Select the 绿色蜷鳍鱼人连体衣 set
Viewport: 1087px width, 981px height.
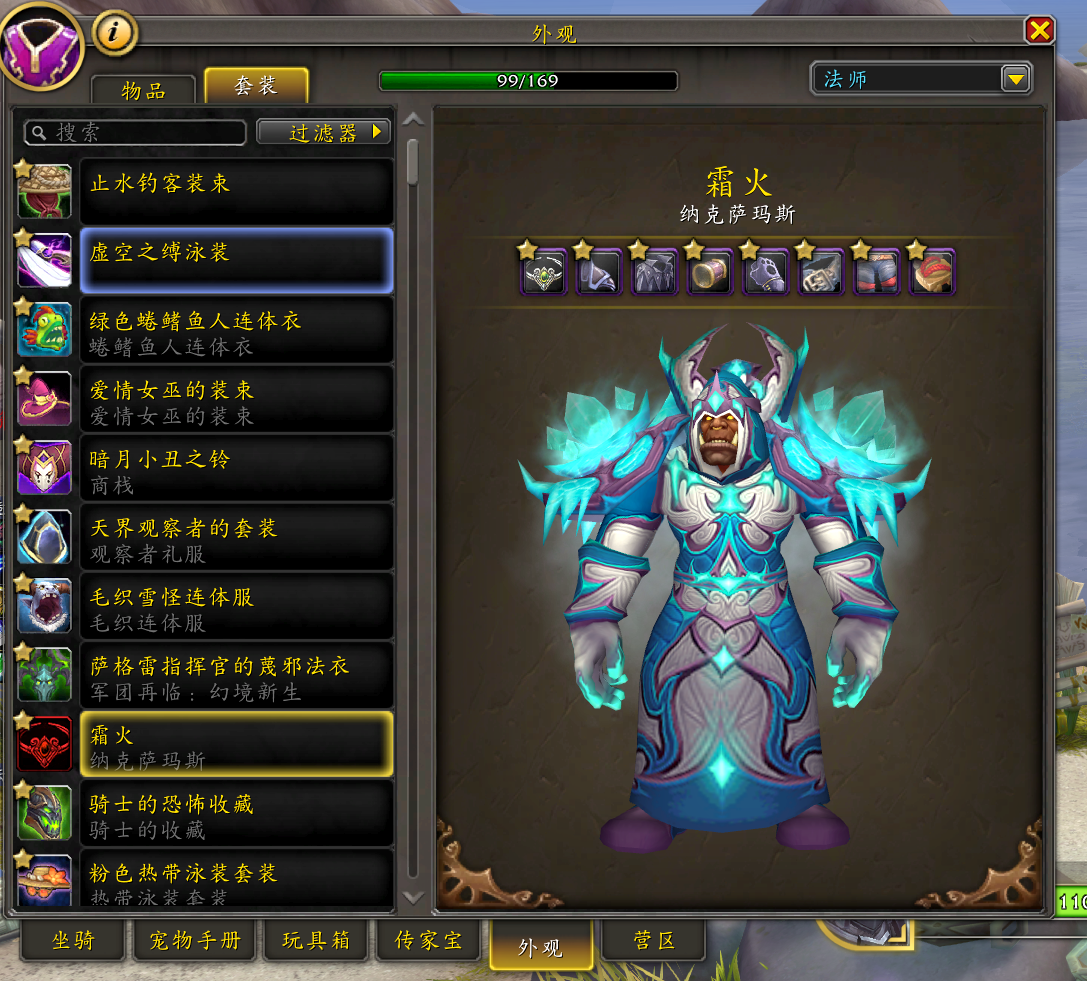click(235, 329)
